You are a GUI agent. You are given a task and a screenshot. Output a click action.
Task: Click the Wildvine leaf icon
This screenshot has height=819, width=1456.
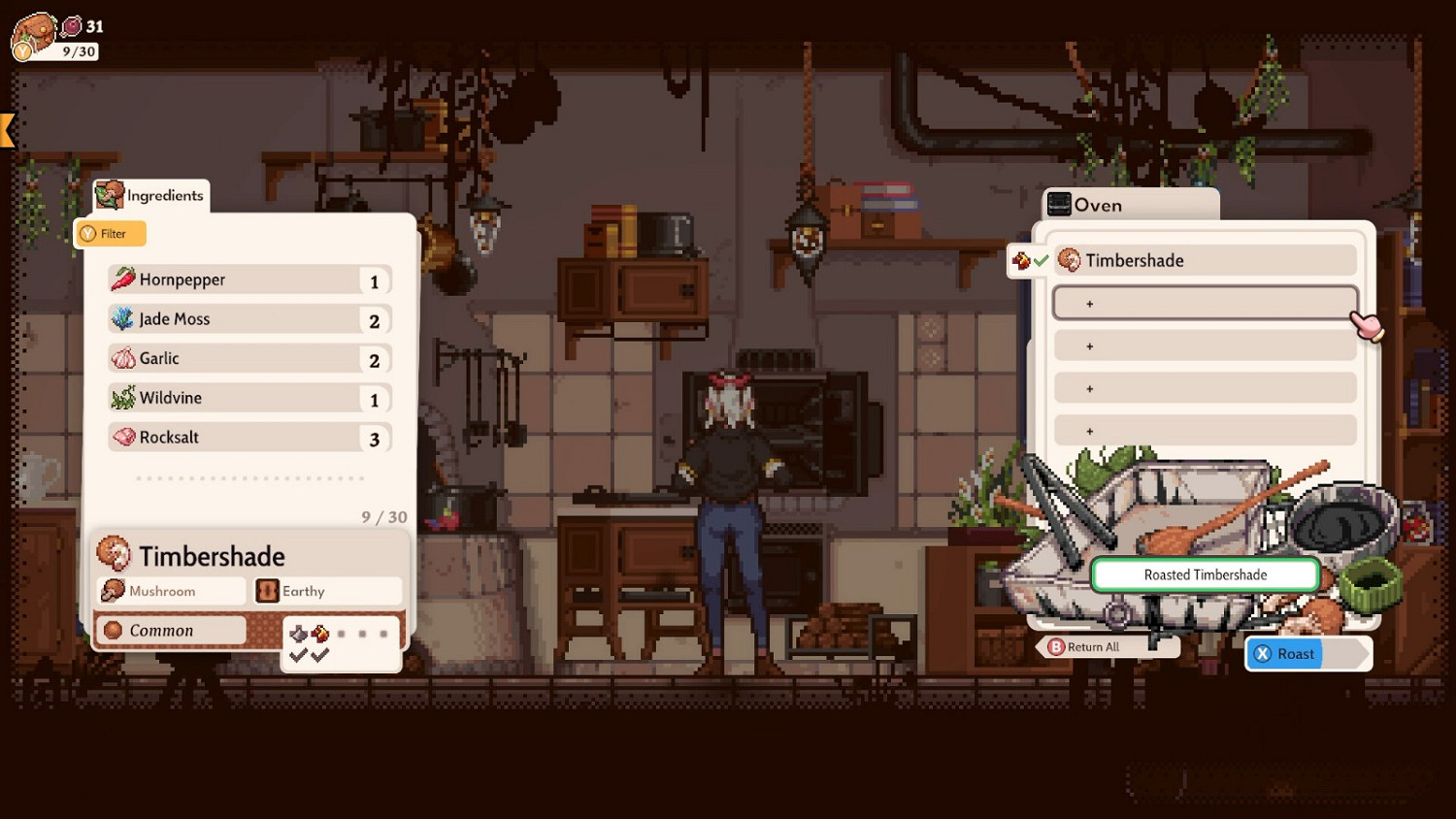tap(122, 398)
